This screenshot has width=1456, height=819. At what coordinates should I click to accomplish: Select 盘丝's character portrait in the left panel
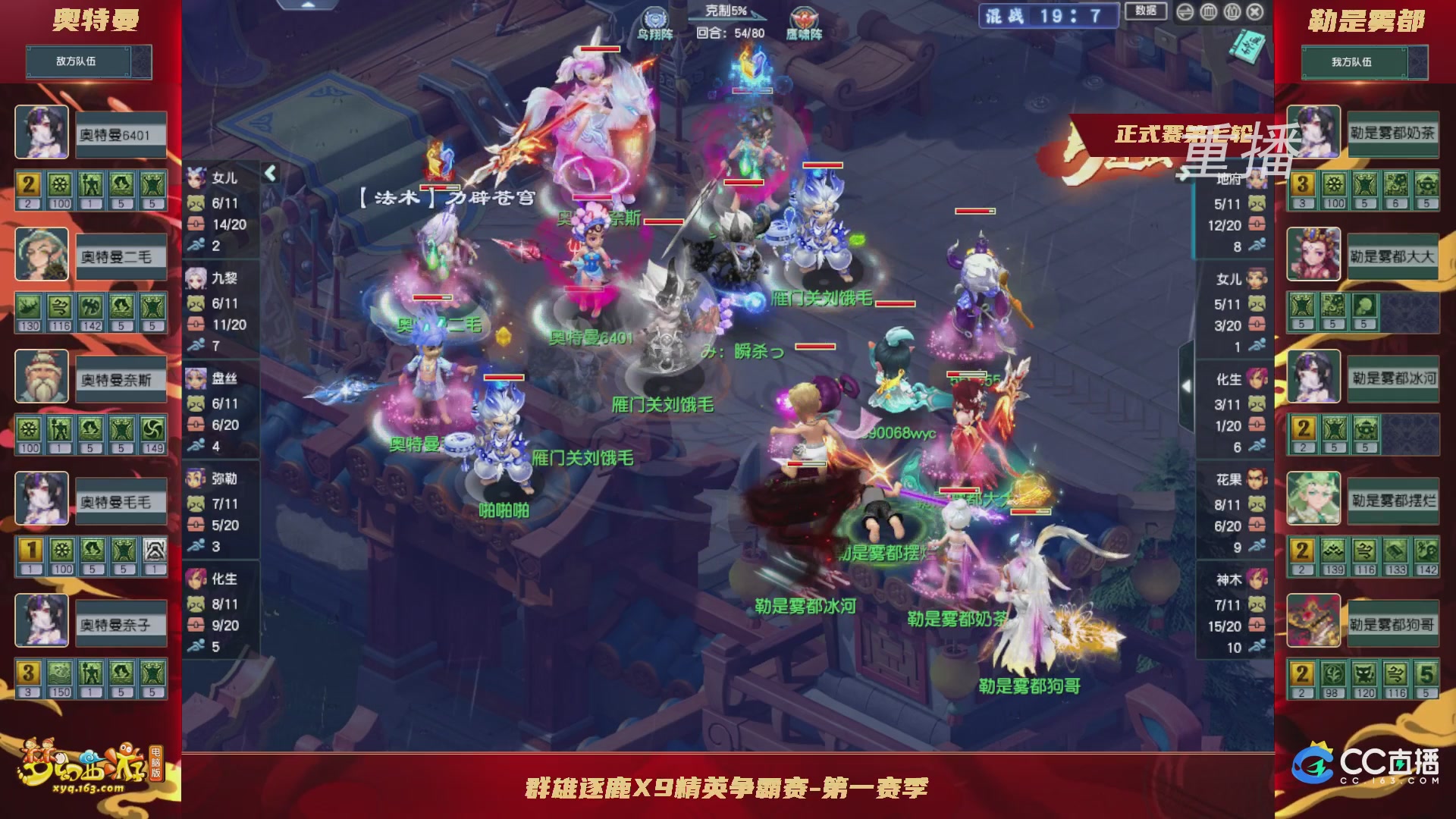196,379
